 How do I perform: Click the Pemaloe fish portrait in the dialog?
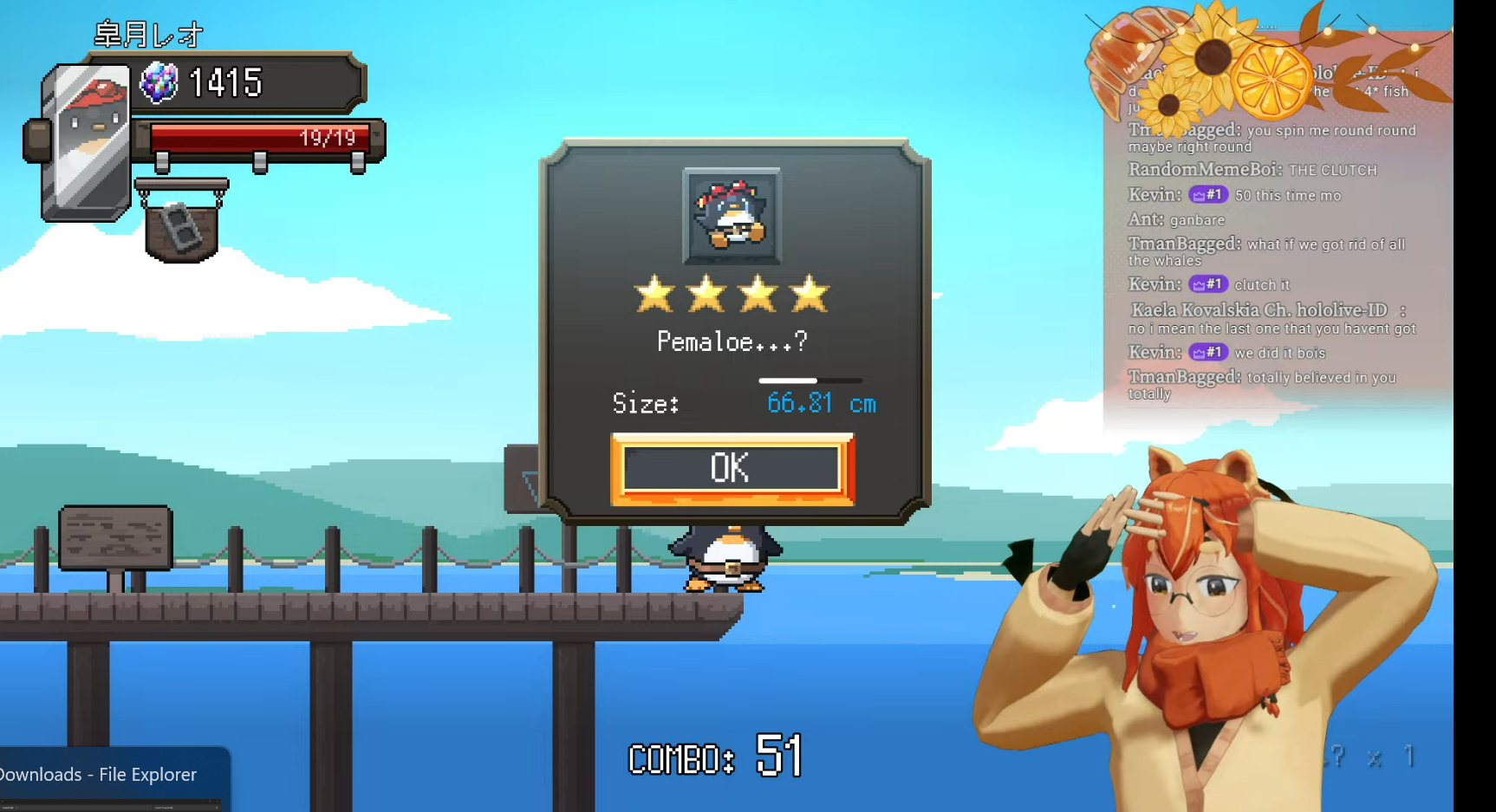732,216
